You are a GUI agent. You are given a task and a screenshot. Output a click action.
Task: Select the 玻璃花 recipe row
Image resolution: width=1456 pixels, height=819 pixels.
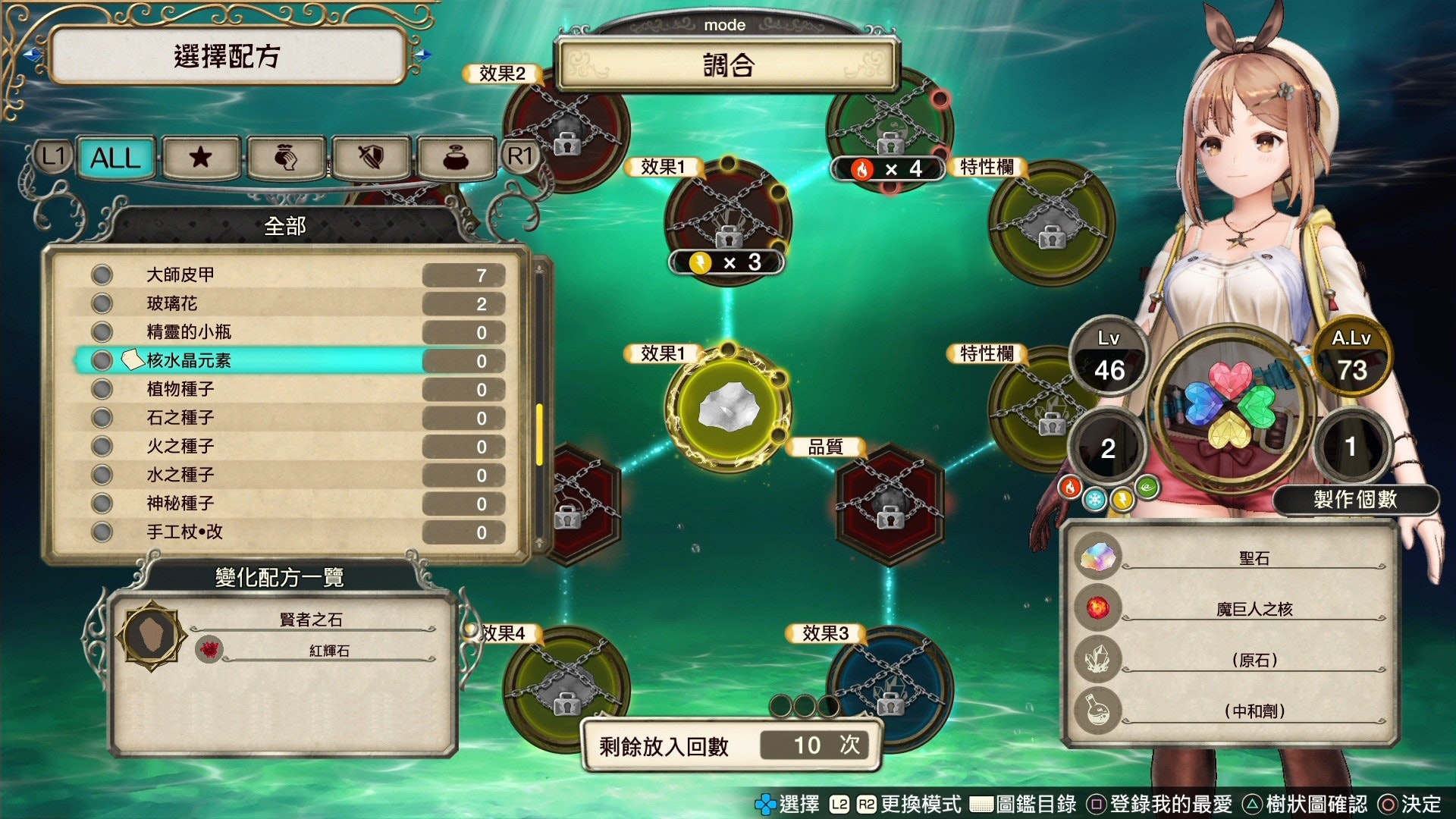pyautogui.click(x=288, y=303)
